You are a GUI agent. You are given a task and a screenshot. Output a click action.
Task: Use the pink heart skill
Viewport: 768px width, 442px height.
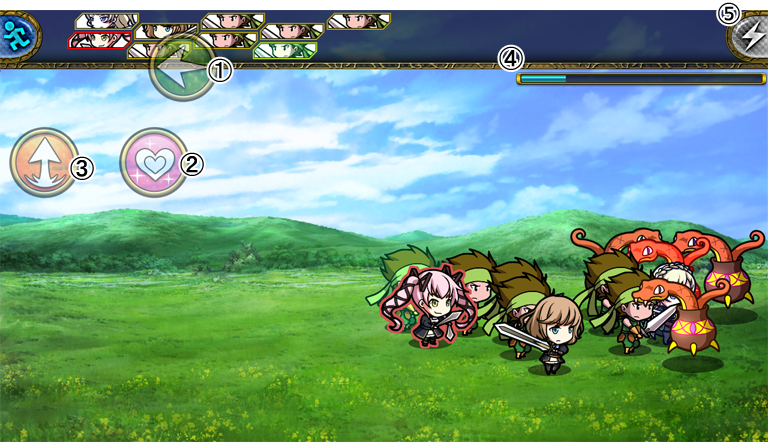click(x=152, y=162)
